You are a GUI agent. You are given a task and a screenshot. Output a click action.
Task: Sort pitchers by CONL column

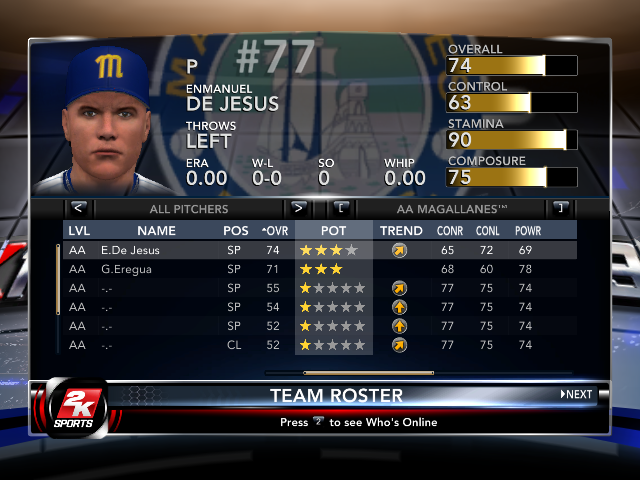click(x=488, y=231)
